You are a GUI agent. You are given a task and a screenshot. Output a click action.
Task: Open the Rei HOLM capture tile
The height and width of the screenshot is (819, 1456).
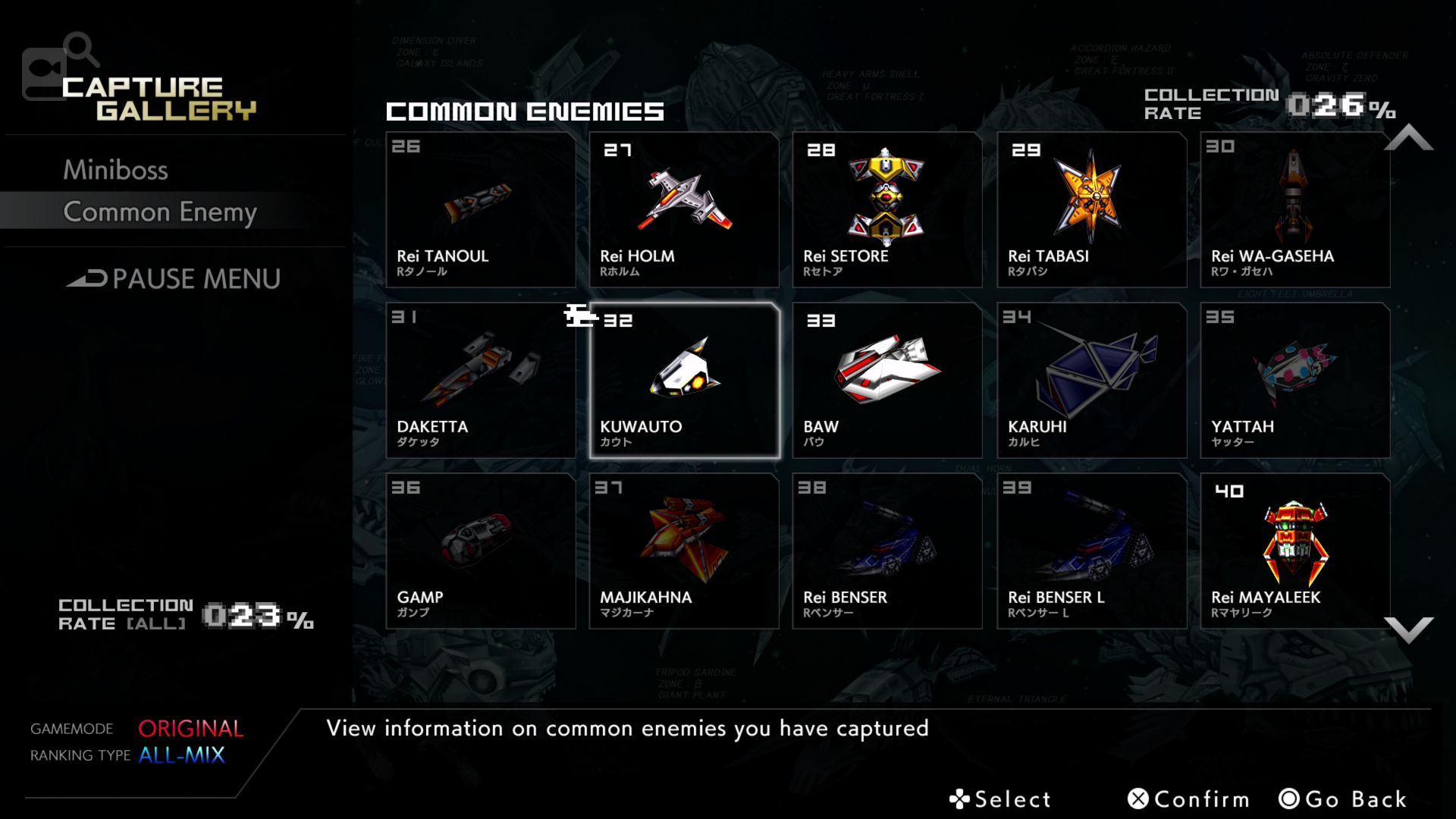684,210
